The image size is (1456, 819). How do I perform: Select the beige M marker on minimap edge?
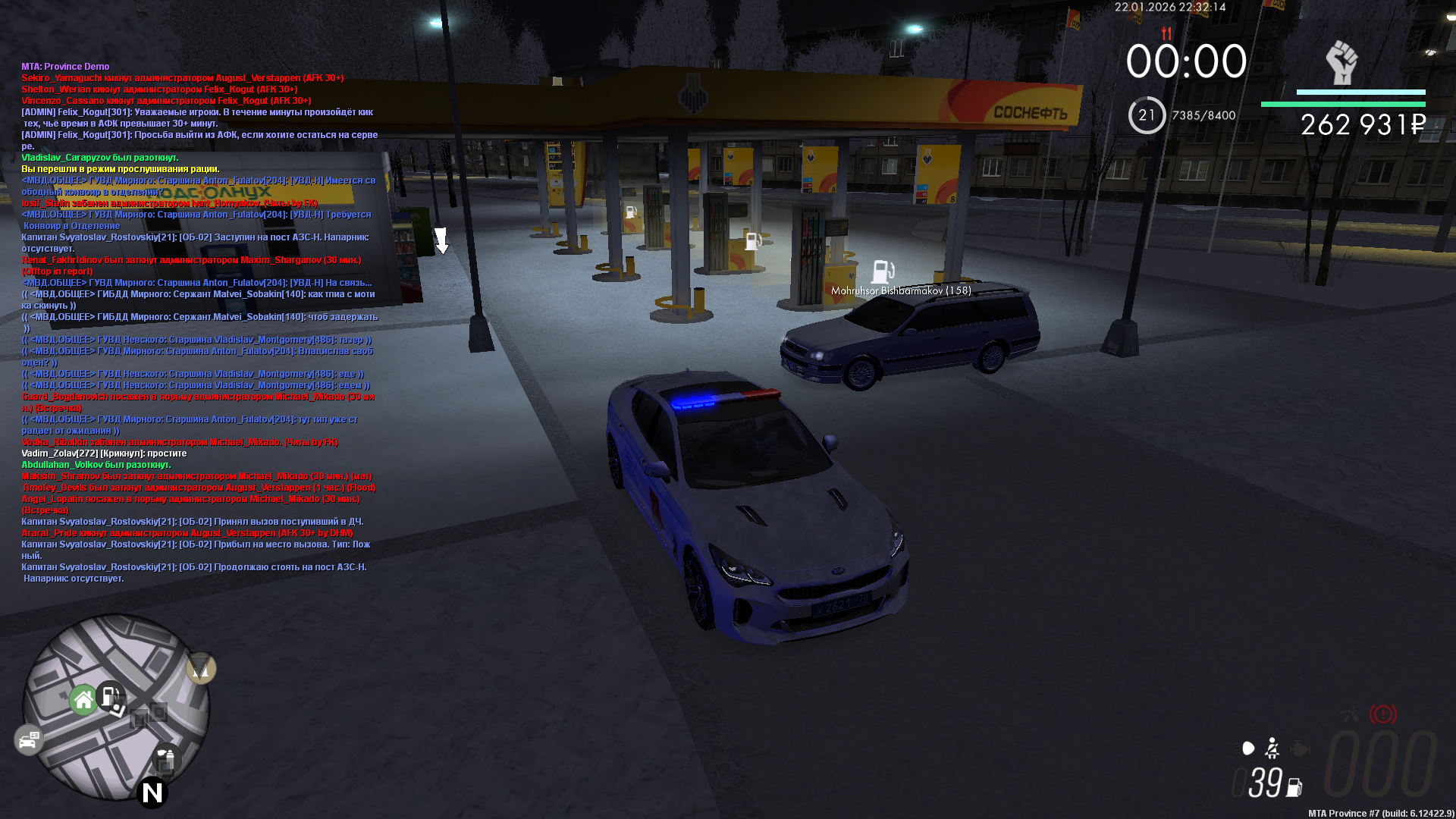click(x=201, y=668)
